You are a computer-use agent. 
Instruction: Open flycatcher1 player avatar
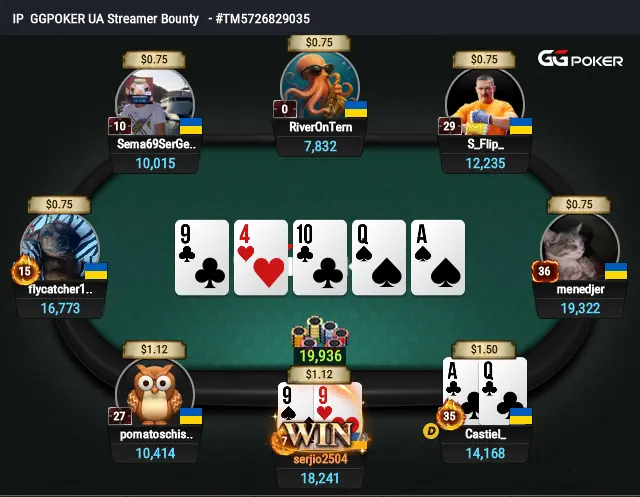[x=60, y=250]
